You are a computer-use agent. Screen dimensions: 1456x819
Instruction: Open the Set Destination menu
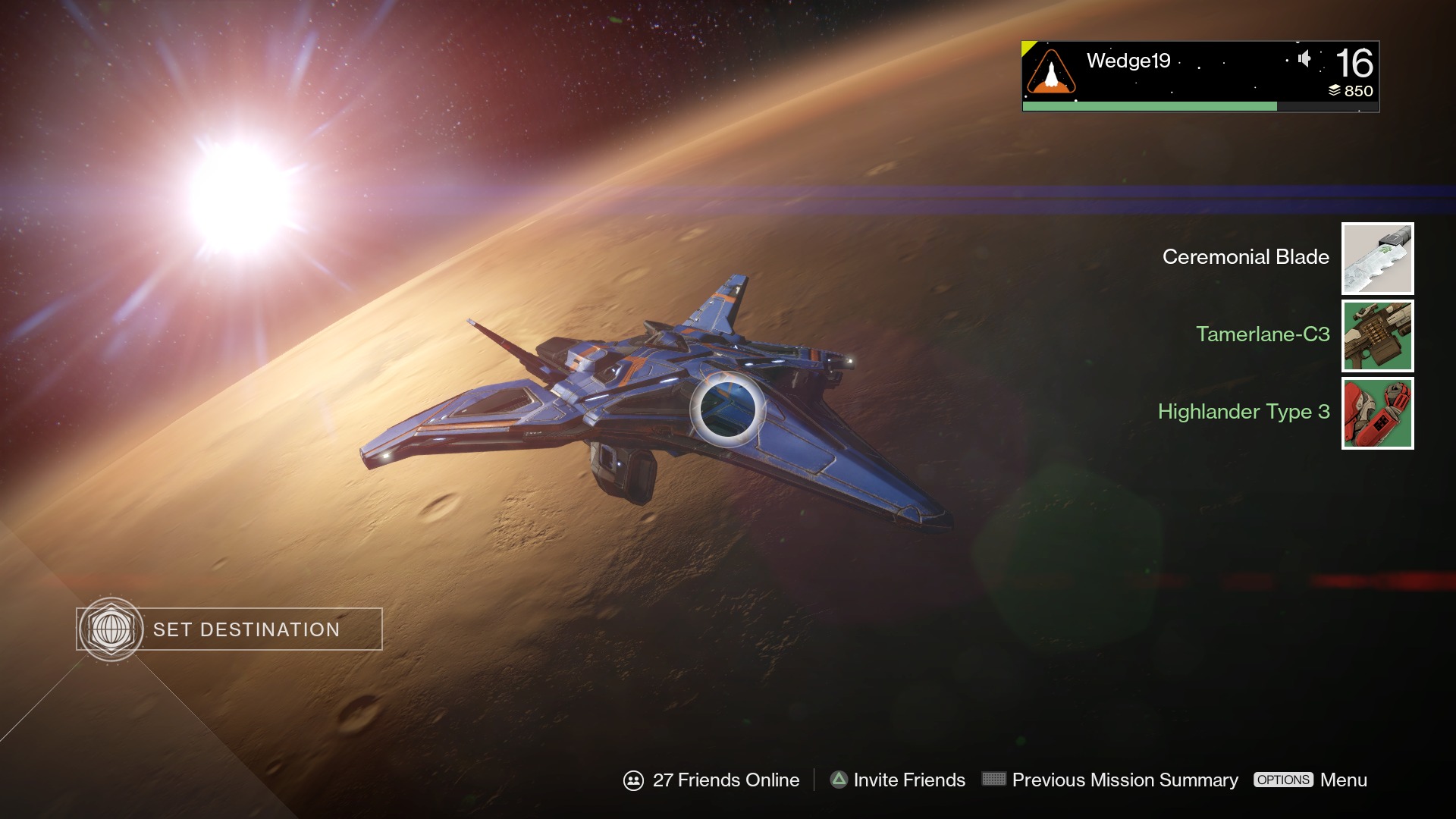pyautogui.click(x=229, y=629)
